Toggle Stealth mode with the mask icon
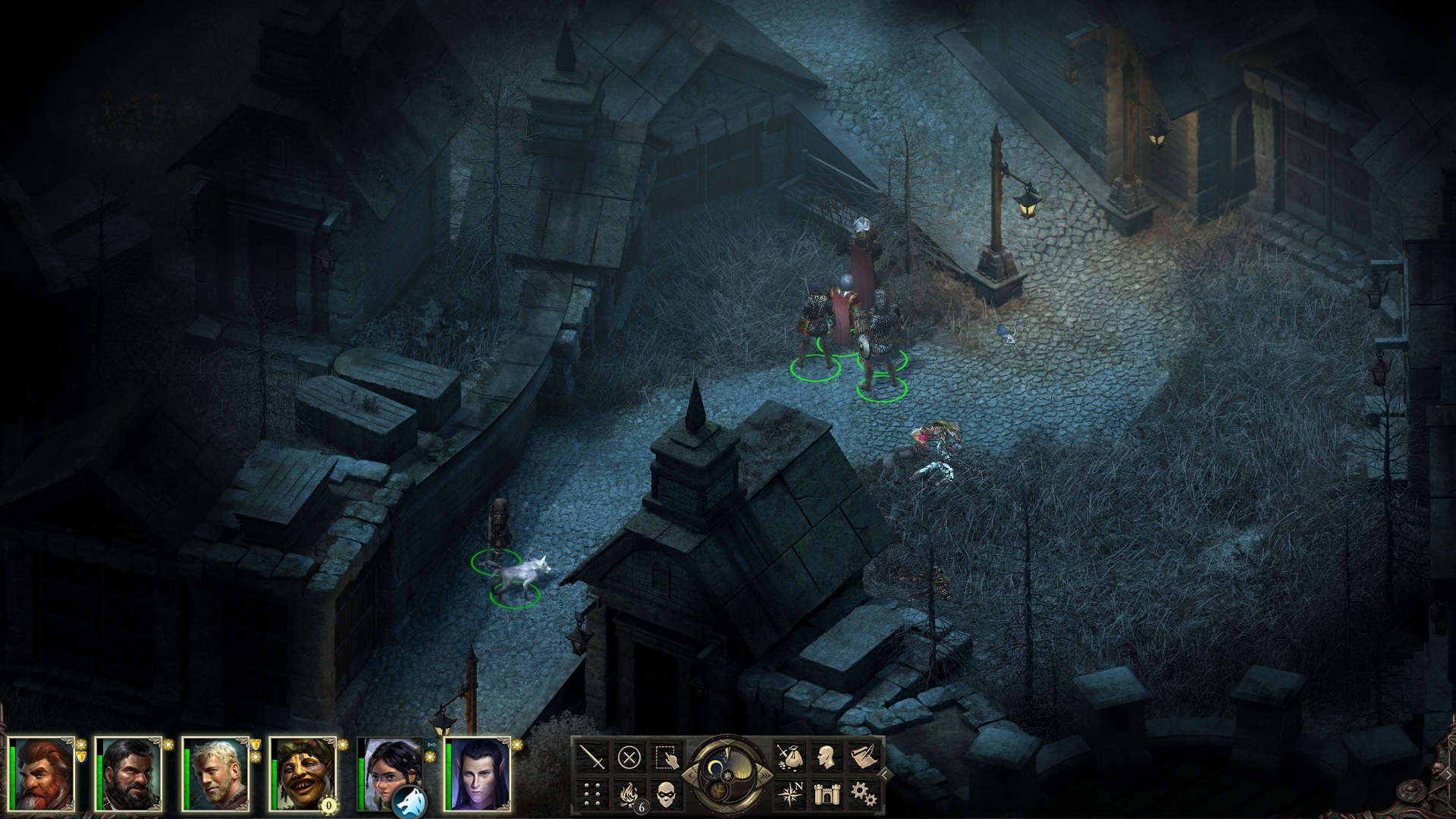This screenshot has height=819, width=1456. coord(667,795)
